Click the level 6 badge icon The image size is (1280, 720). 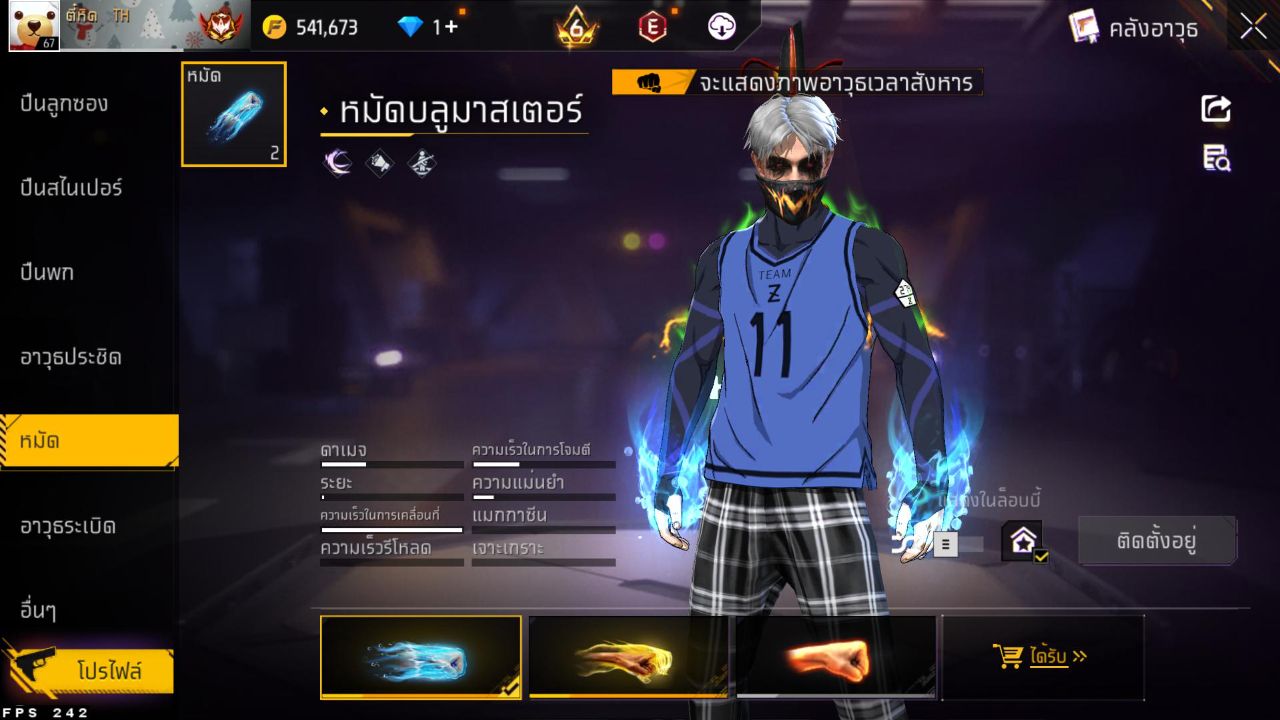coord(575,27)
